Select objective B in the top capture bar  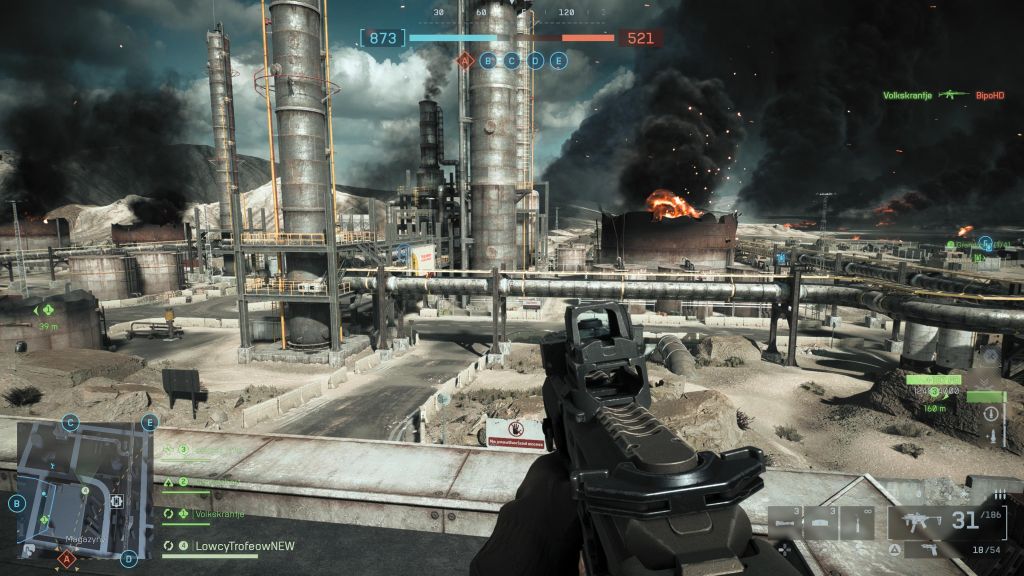tap(488, 60)
